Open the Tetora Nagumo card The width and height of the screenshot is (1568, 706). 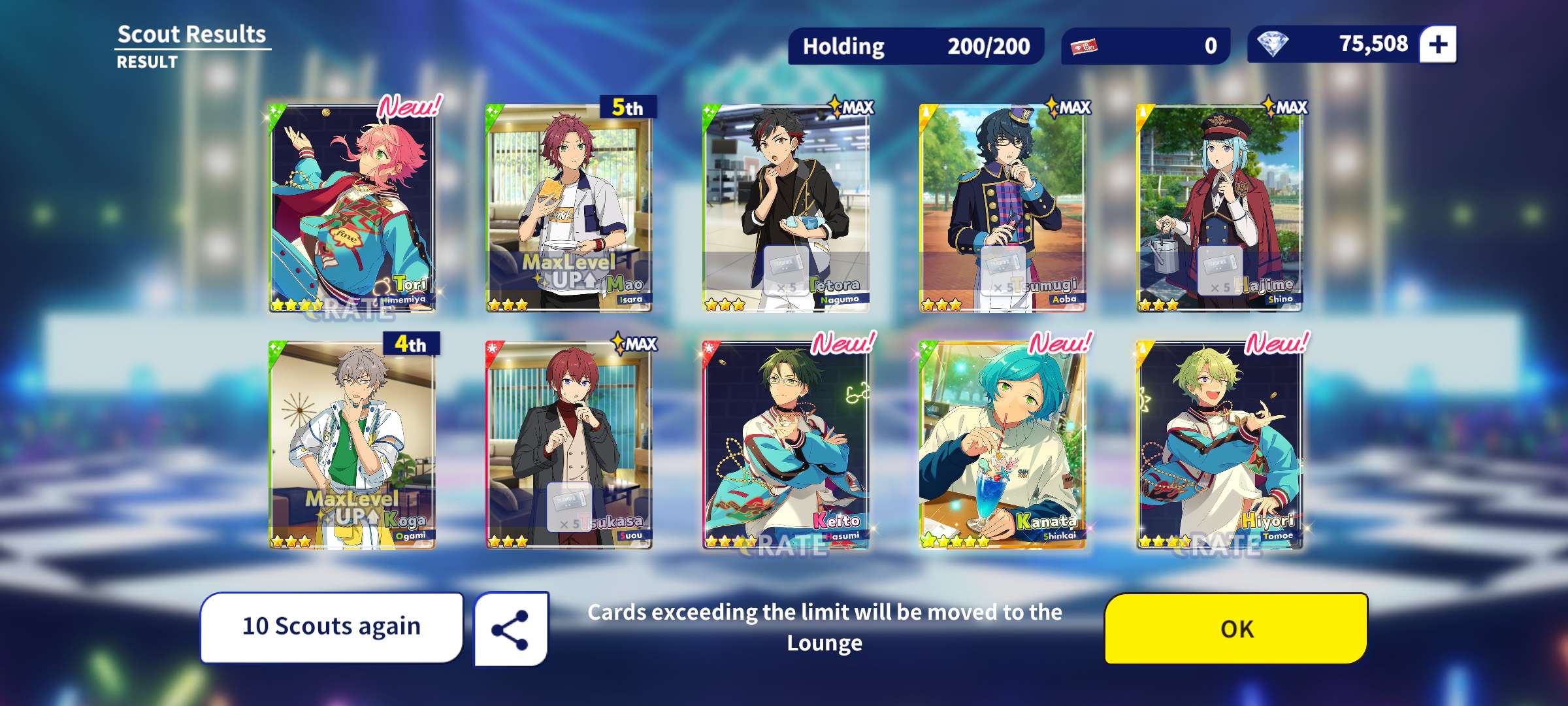coord(785,208)
